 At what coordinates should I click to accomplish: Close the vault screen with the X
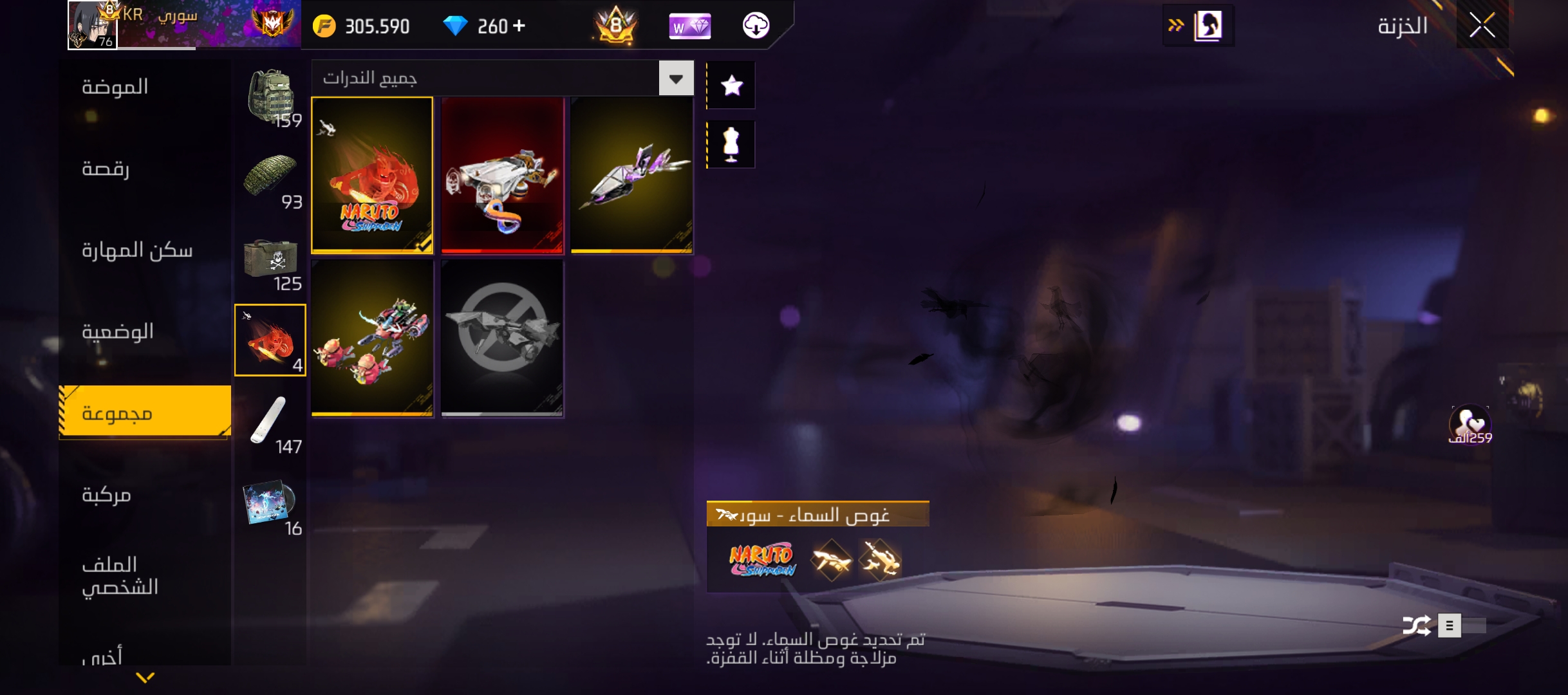pos(1482,26)
